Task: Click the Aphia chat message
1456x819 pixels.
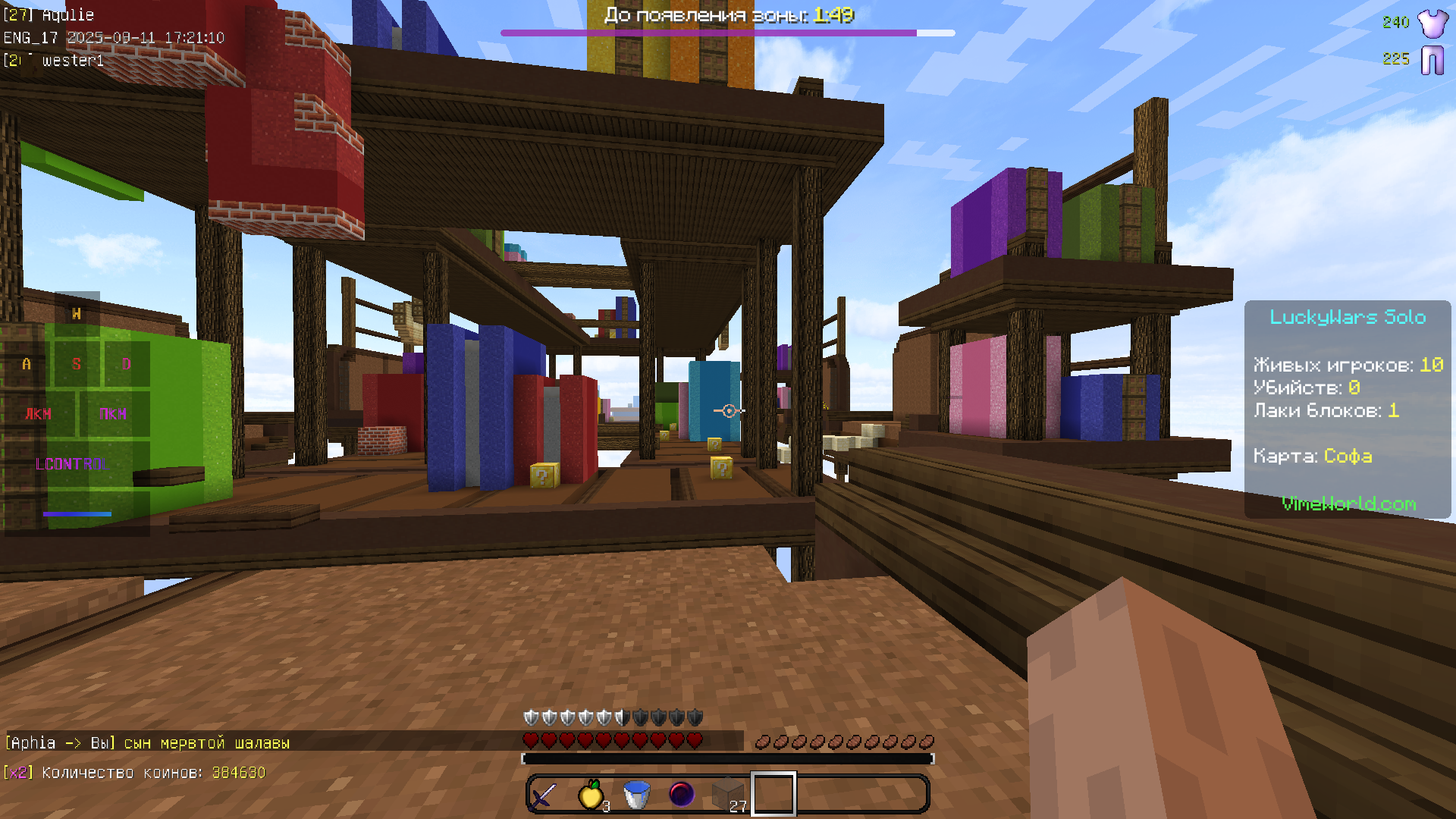Action: click(x=144, y=743)
